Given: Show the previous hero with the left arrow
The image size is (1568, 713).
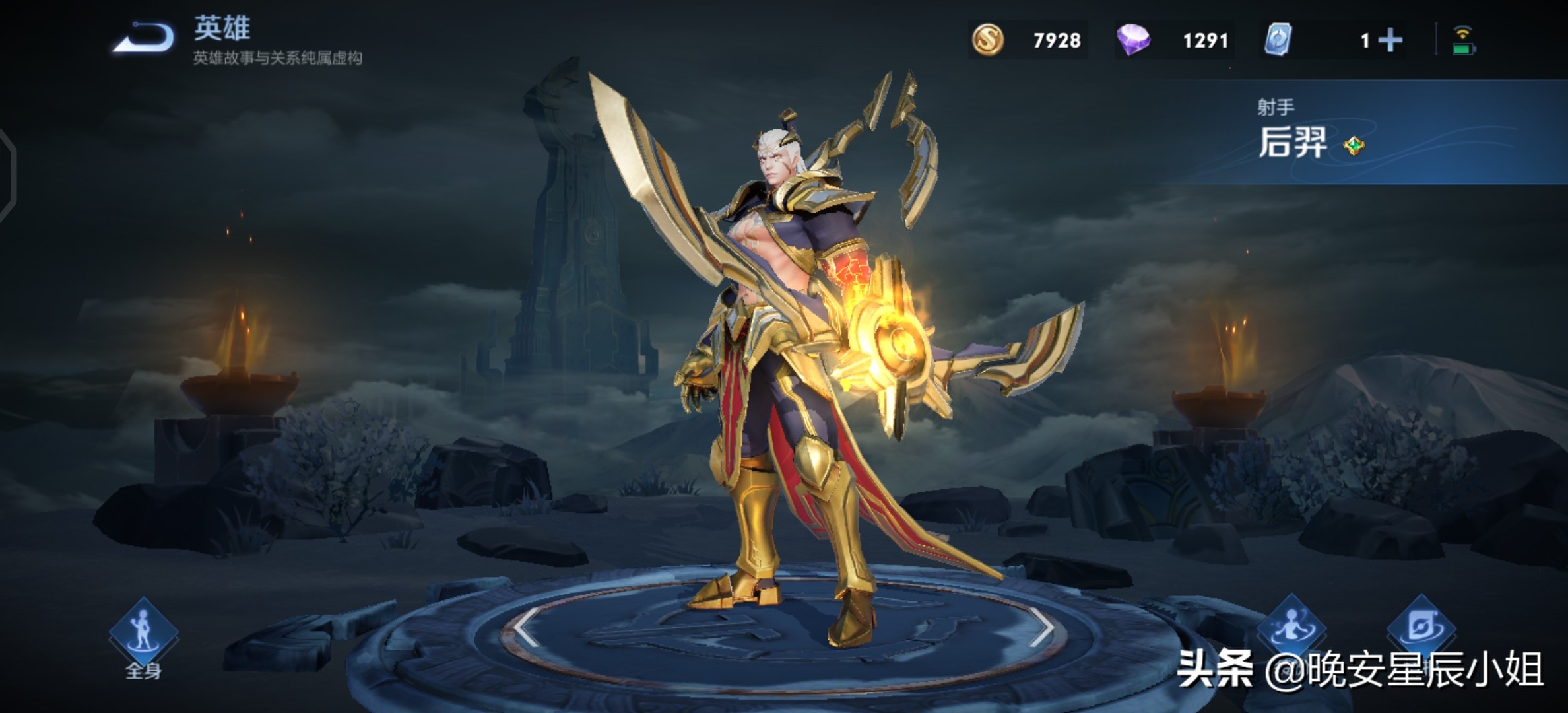Looking at the screenshot, I should point(526,628).
